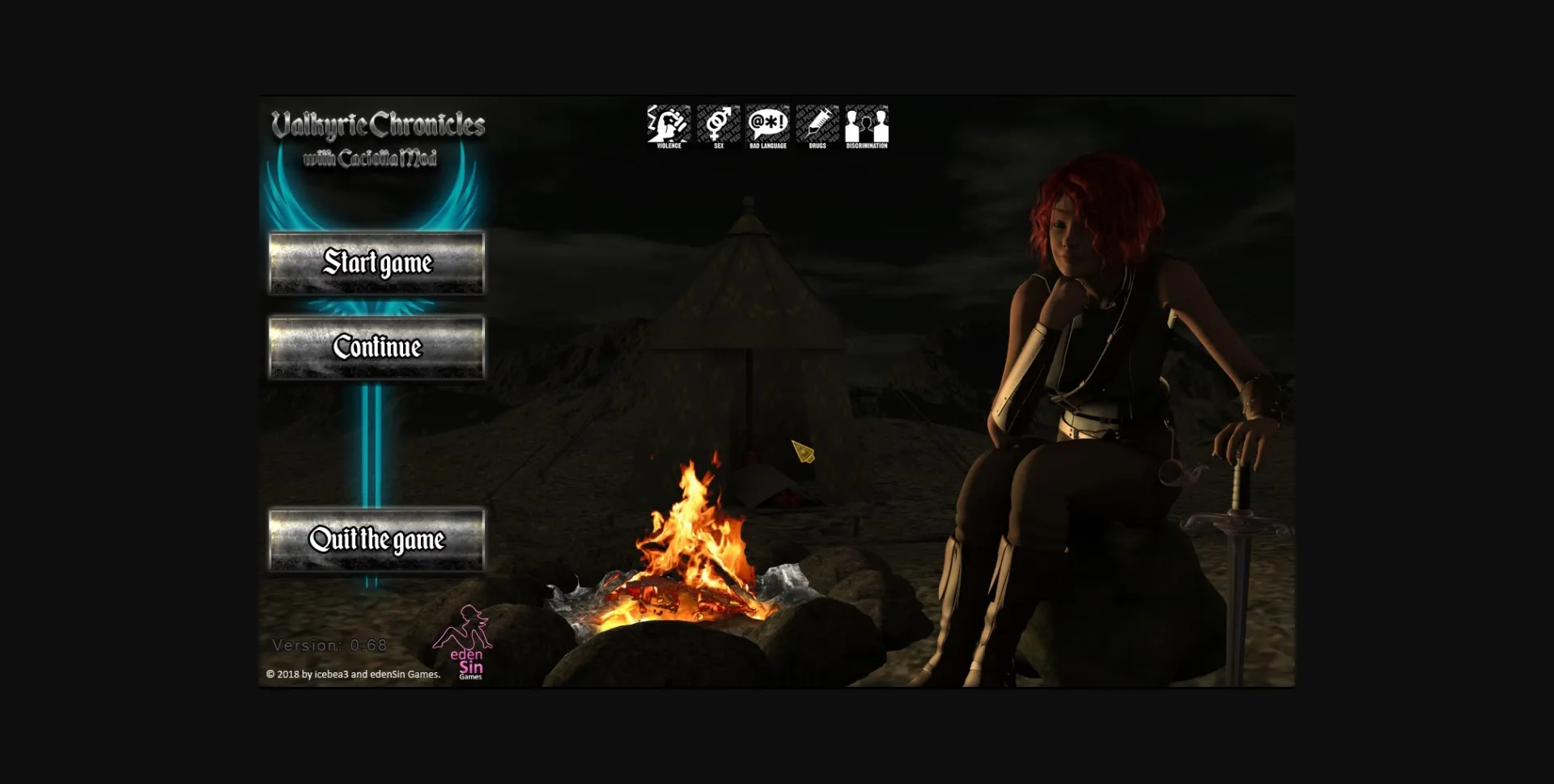Click the Drugs syringe rating icon
Screen dimensions: 1554x784
pyautogui.click(x=817, y=124)
